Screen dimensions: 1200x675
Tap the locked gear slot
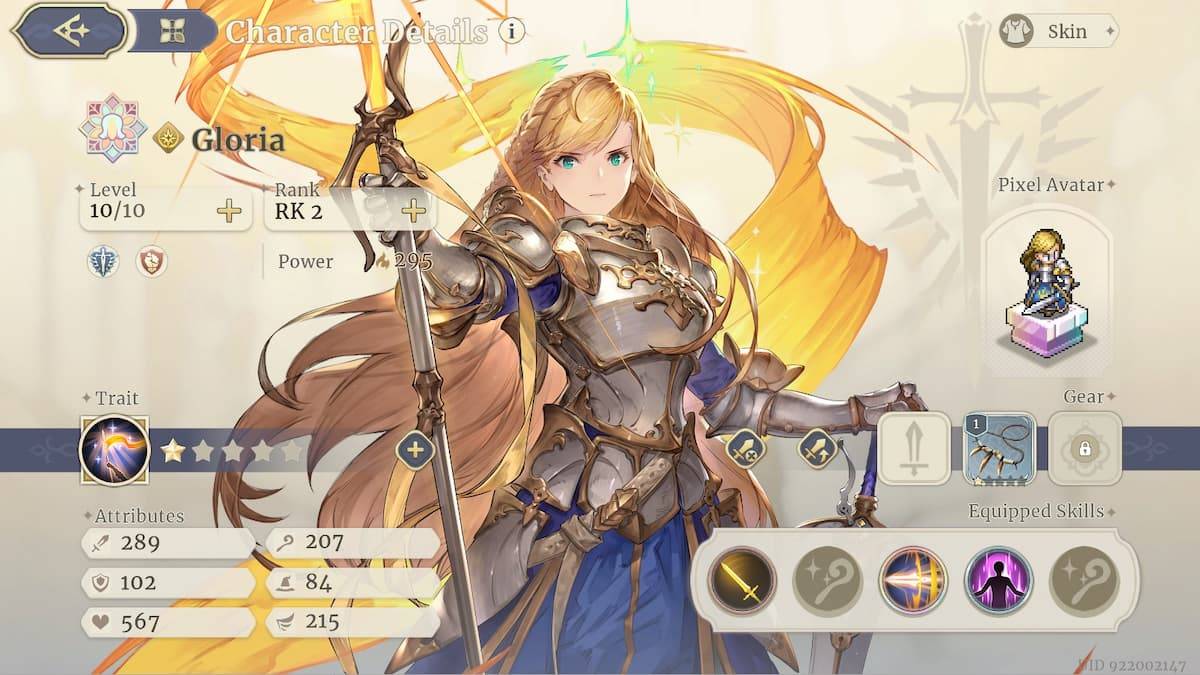point(1084,449)
